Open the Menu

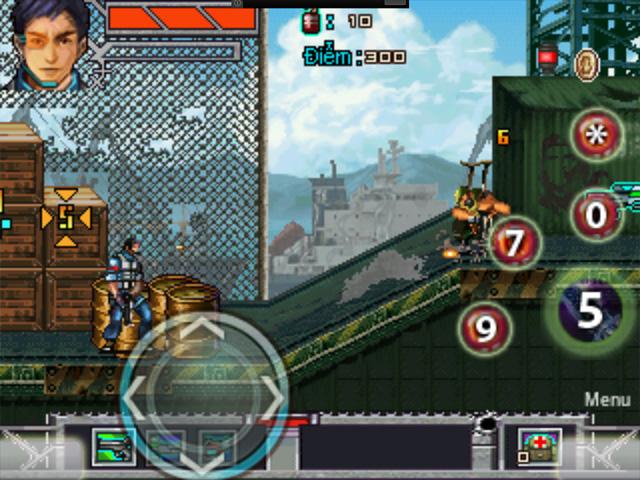[x=607, y=399]
